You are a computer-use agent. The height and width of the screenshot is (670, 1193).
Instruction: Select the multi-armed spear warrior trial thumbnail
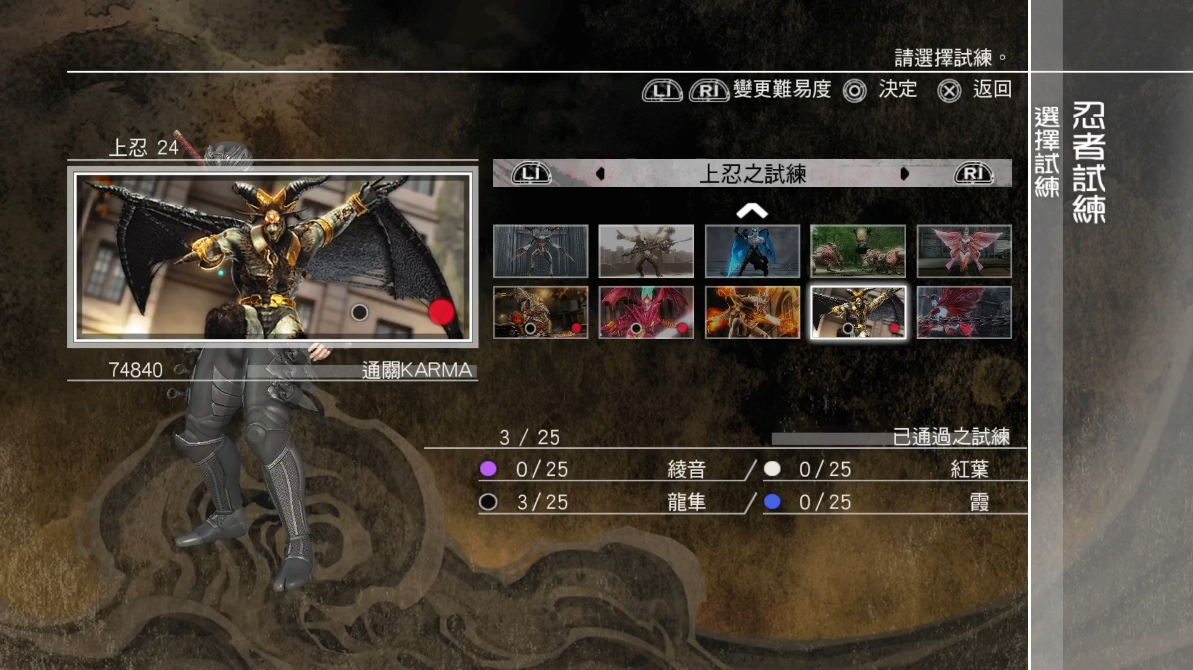(x=646, y=251)
